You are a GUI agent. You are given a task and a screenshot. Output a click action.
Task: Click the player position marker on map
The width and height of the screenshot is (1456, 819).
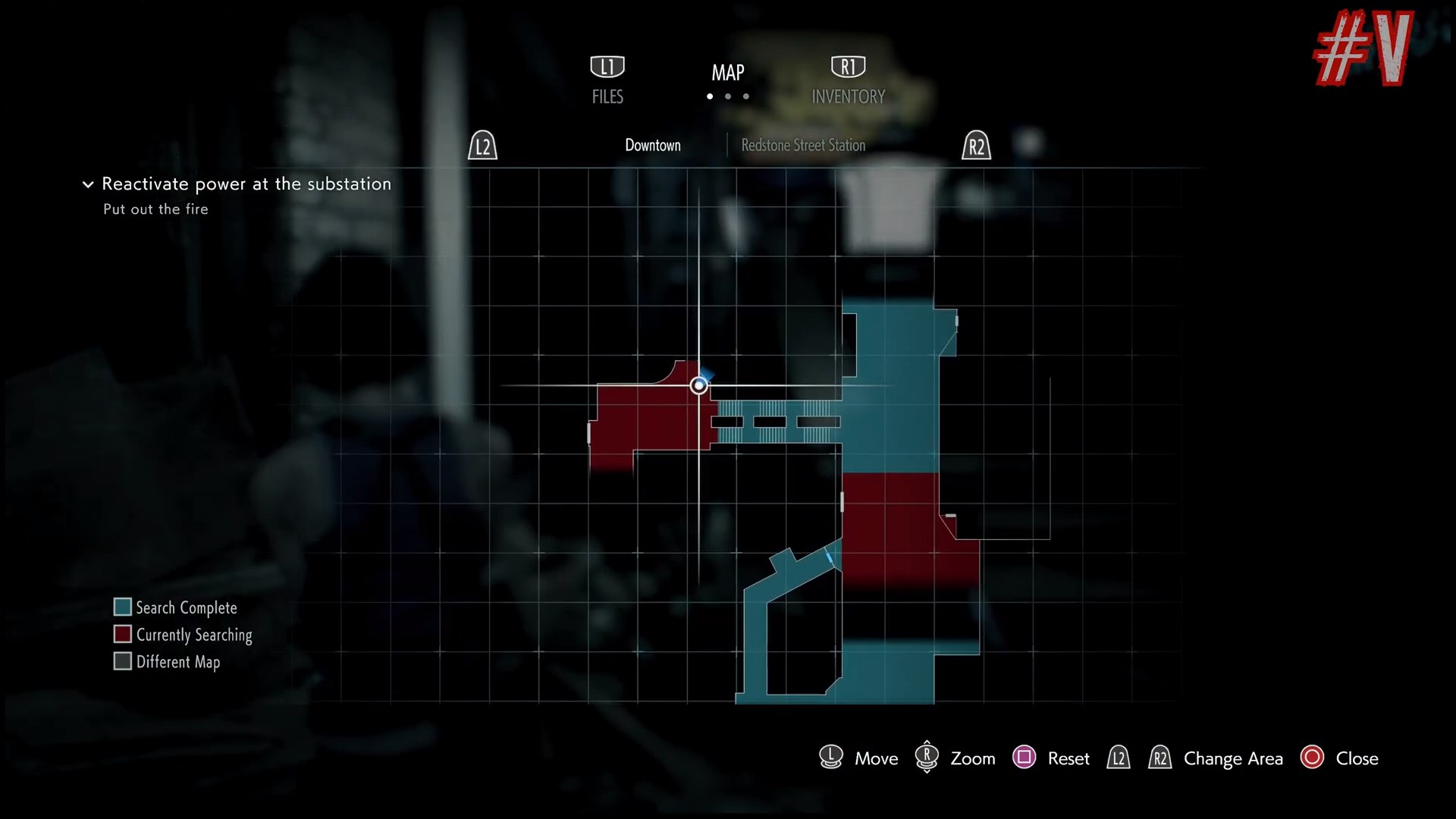click(x=698, y=386)
